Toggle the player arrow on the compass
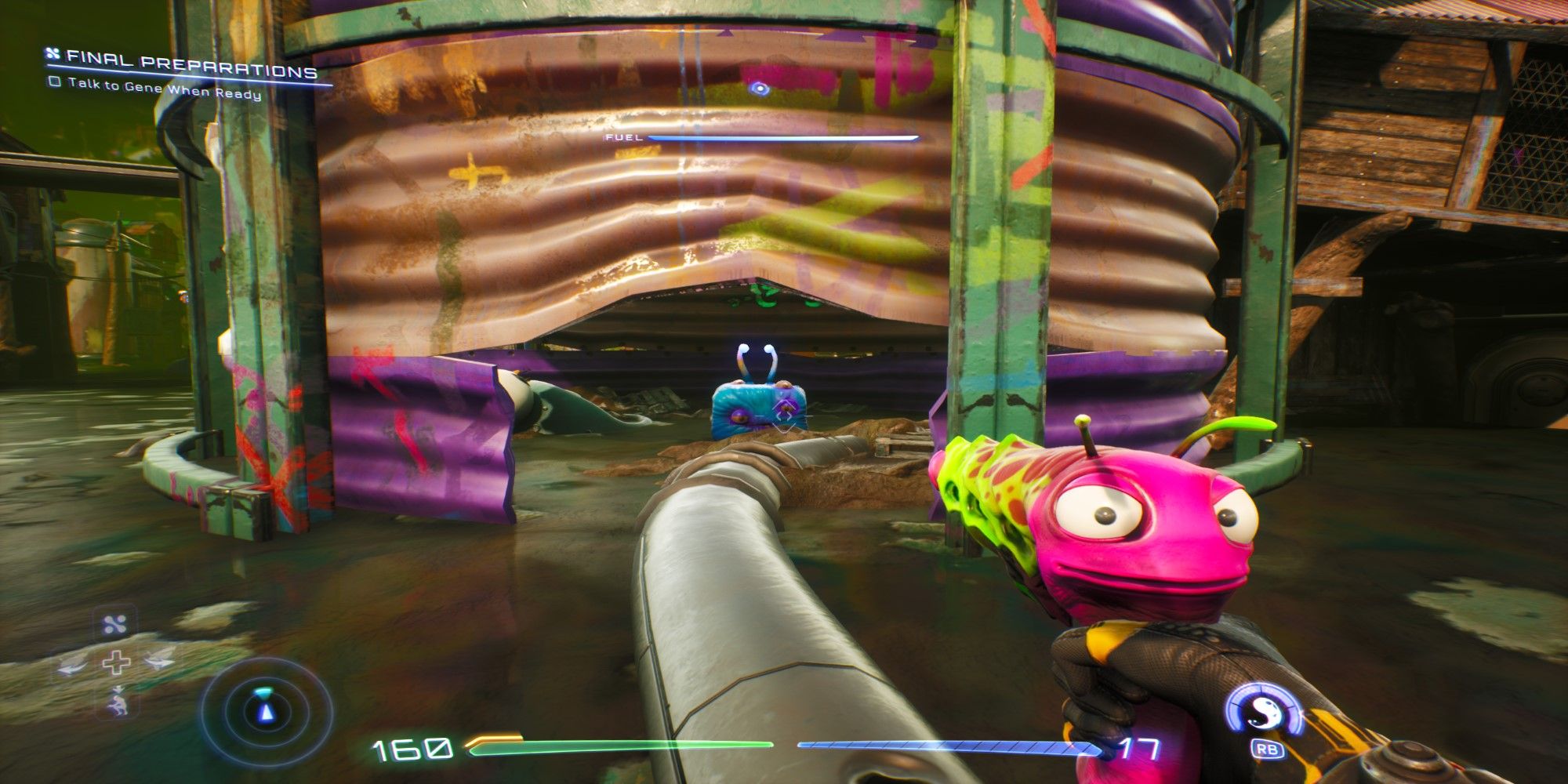1568x784 pixels. click(x=267, y=713)
